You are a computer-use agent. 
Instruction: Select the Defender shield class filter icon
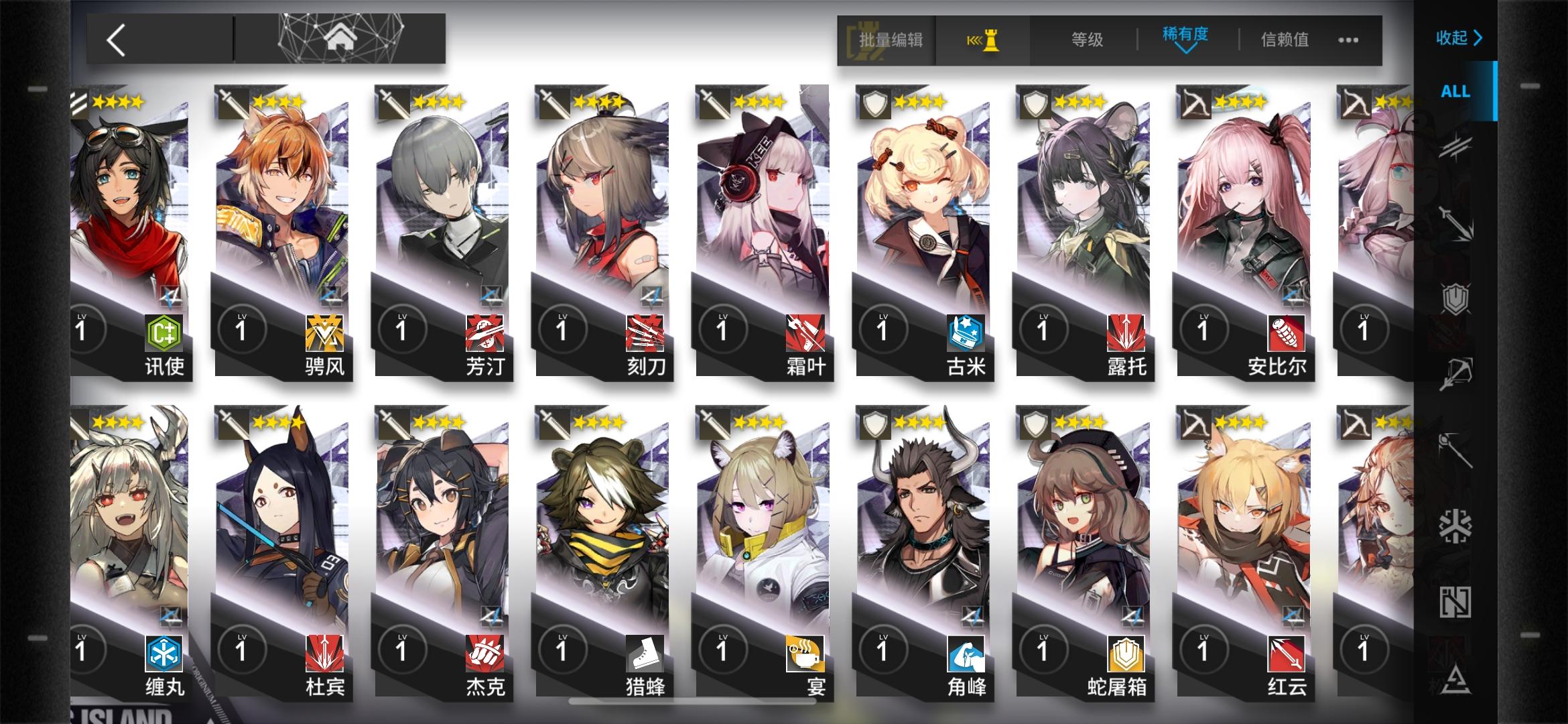(1456, 298)
